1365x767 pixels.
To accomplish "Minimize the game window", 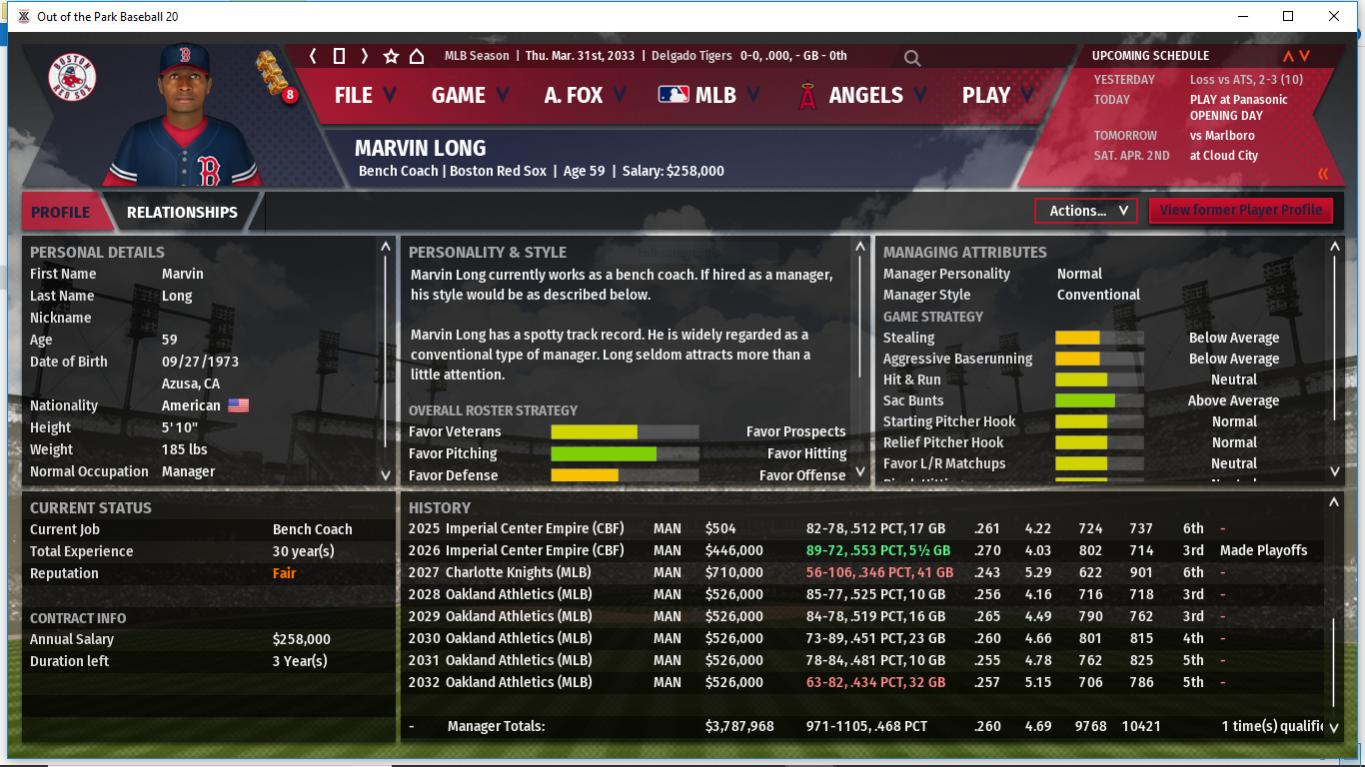I will coord(1243,16).
